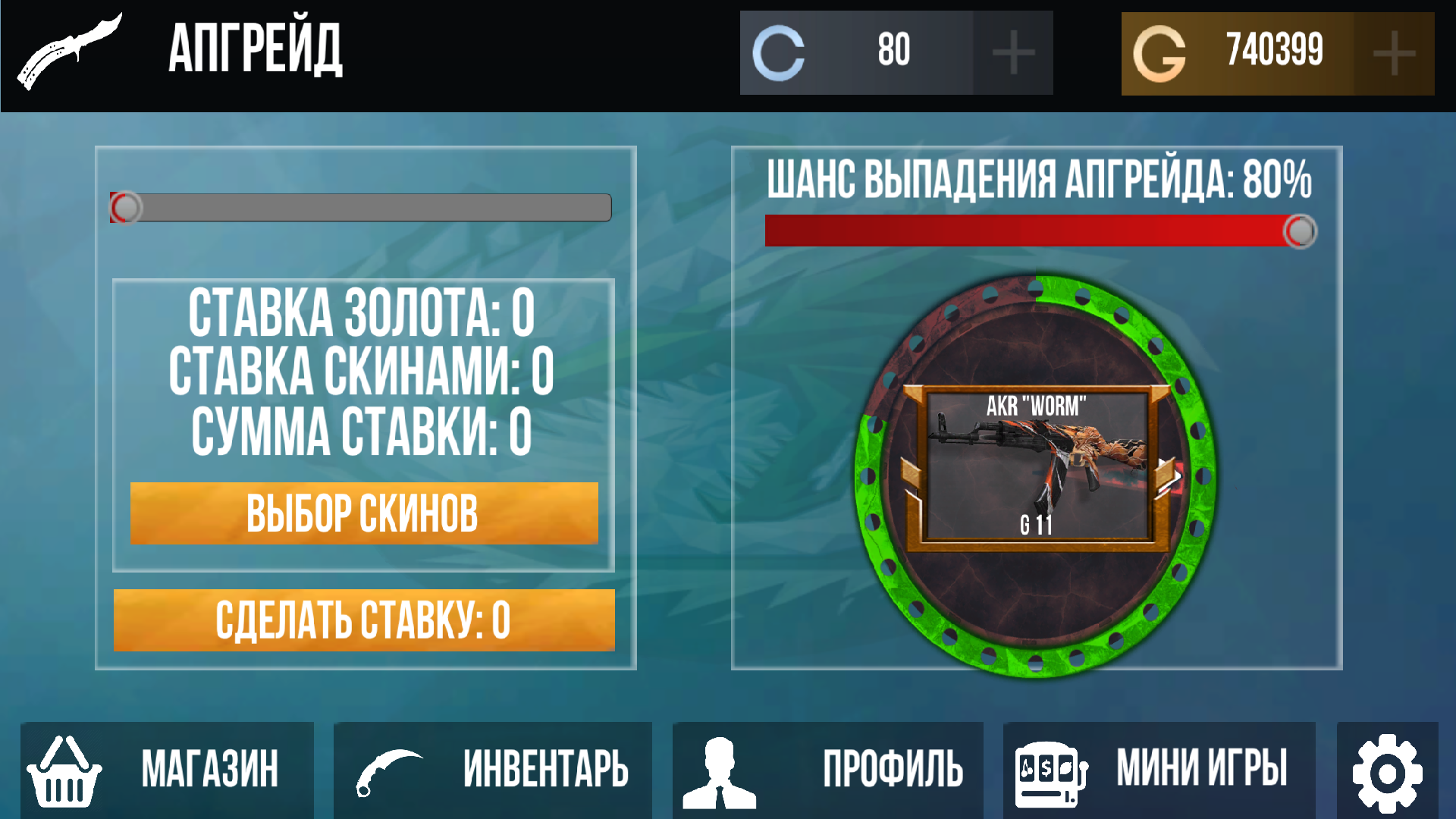This screenshot has width=1456, height=819.
Task: Open the shop via the basket icon
Action: [x=64, y=770]
